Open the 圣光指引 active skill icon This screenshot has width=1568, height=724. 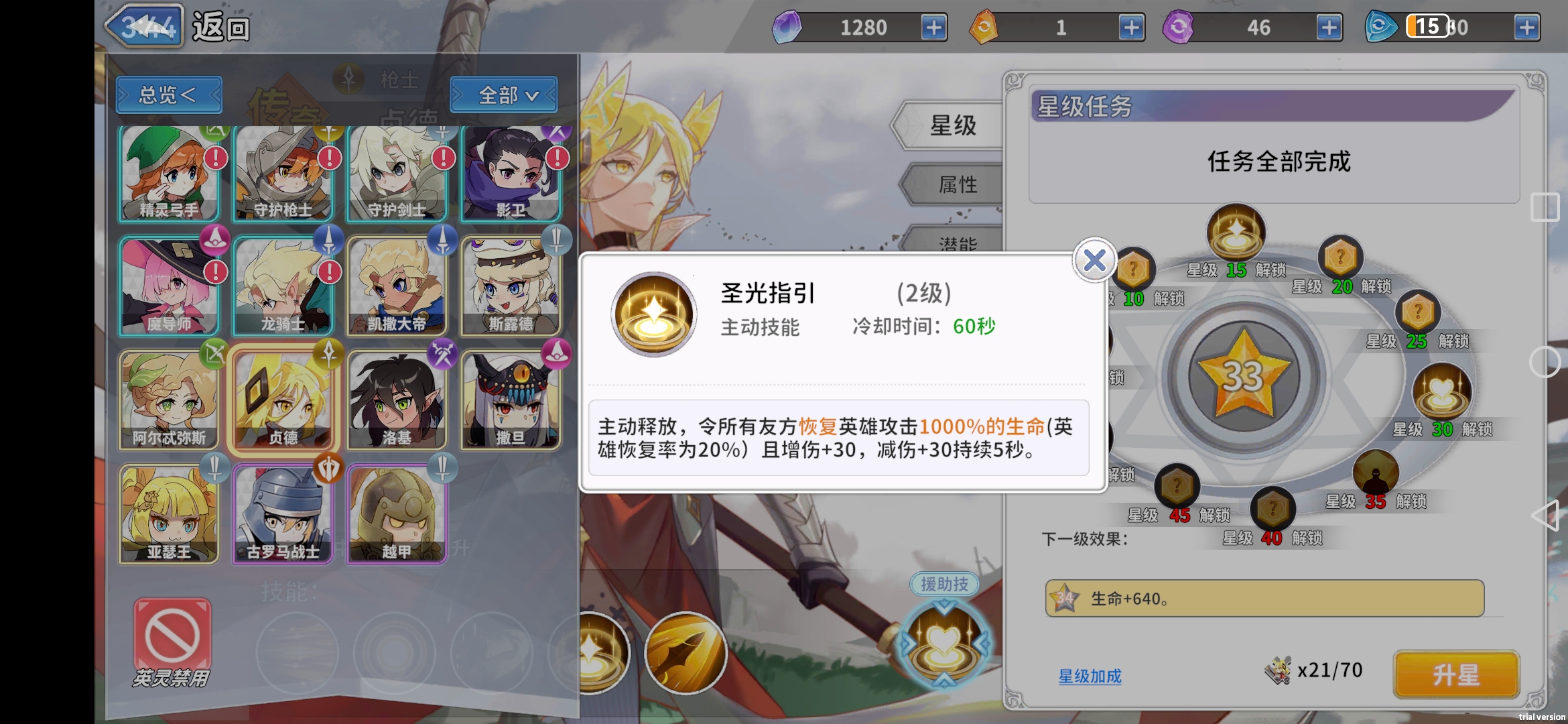653,315
